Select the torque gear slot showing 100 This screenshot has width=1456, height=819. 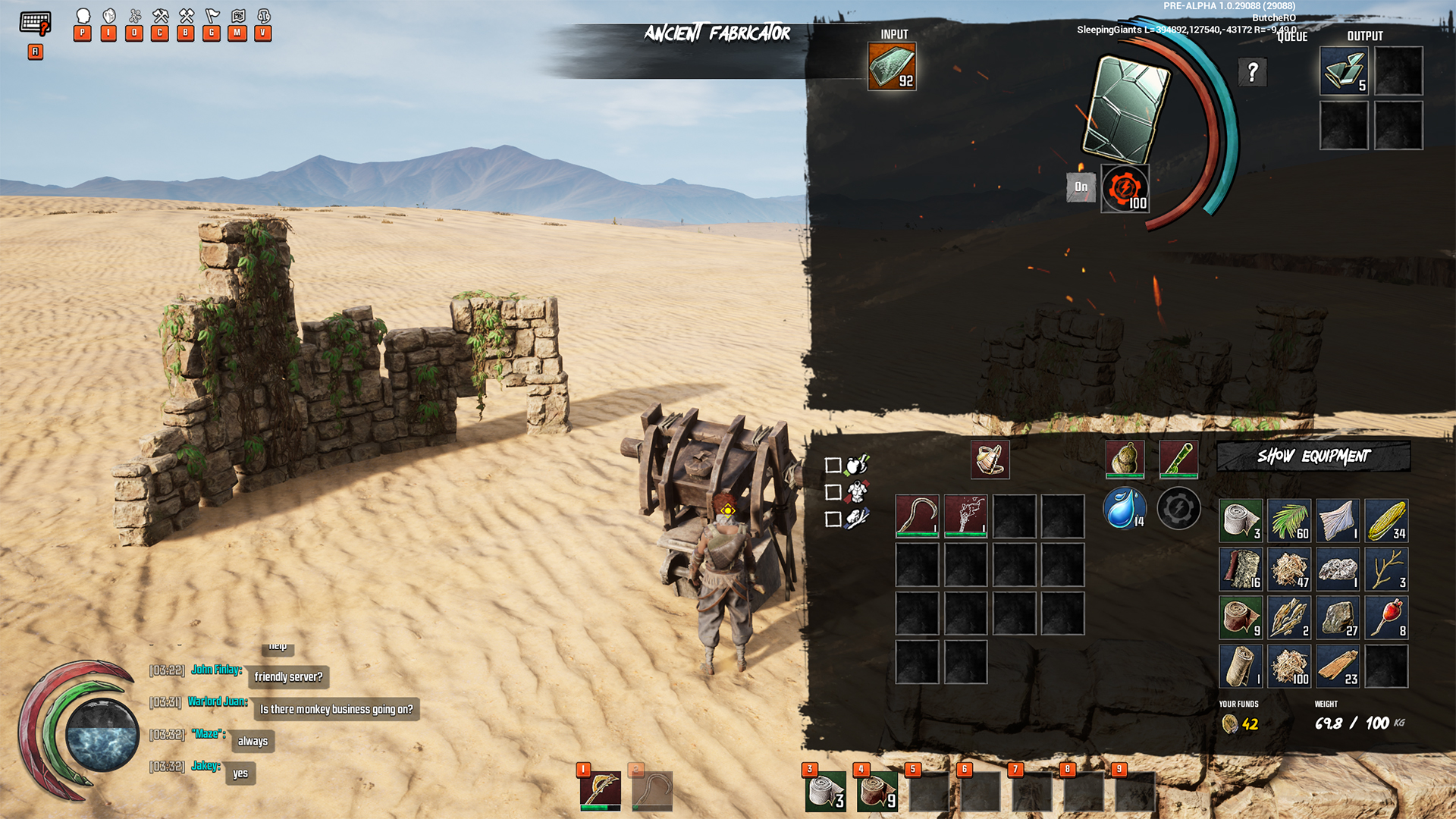click(1125, 189)
